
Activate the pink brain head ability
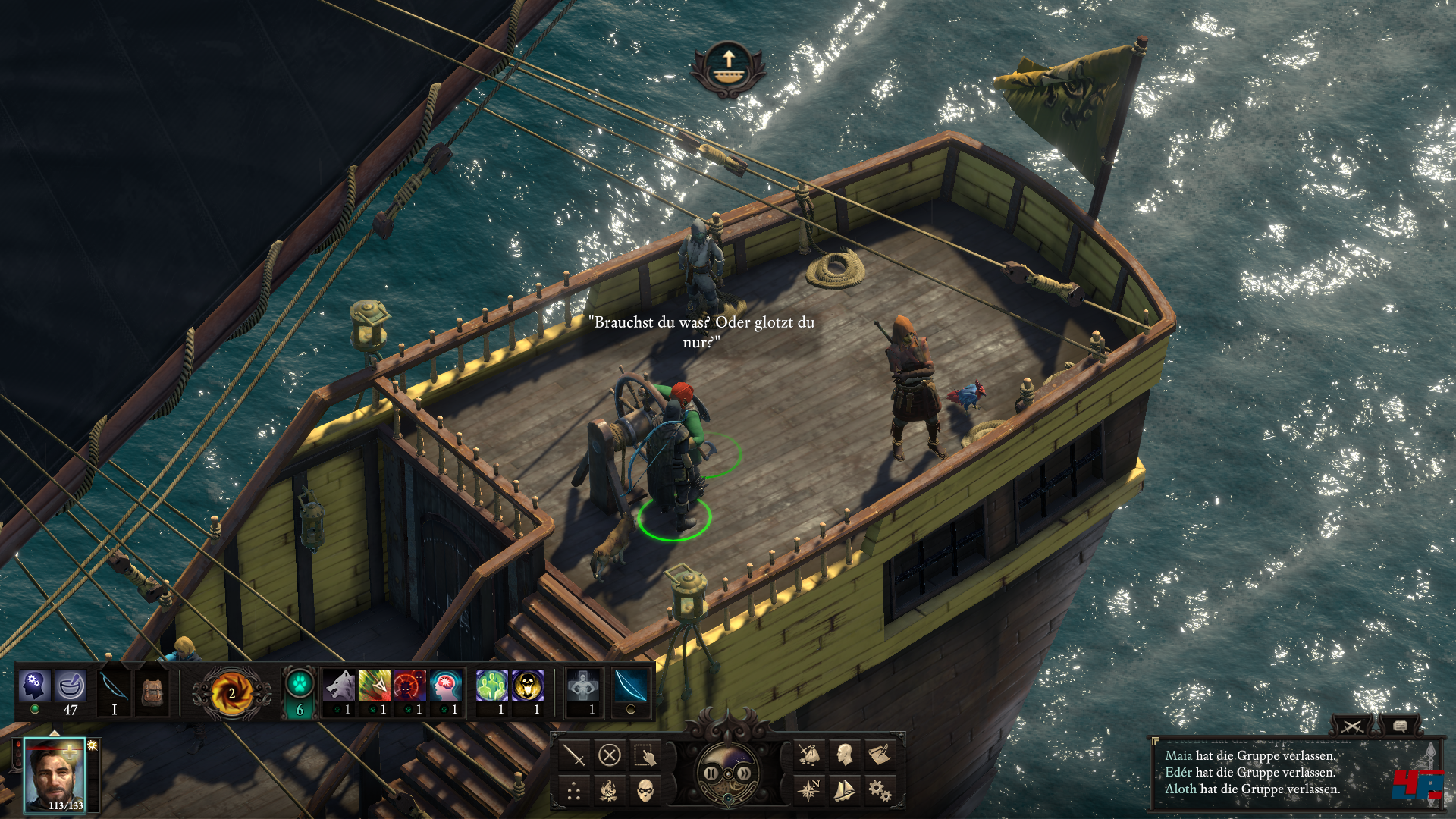coord(446,687)
